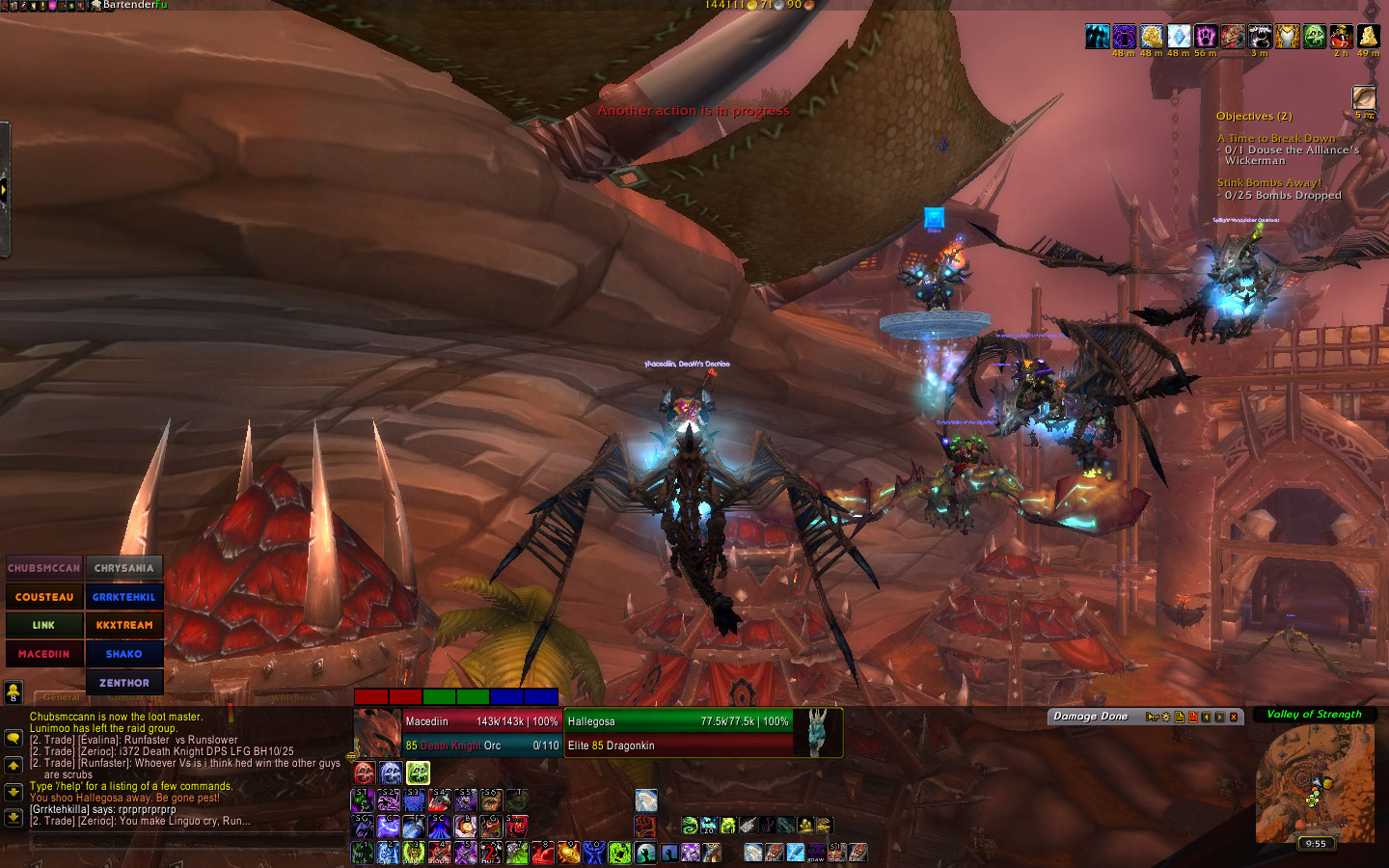Activate the red skull Blood Presence icon
This screenshot has height=868, width=1389.
tap(365, 773)
